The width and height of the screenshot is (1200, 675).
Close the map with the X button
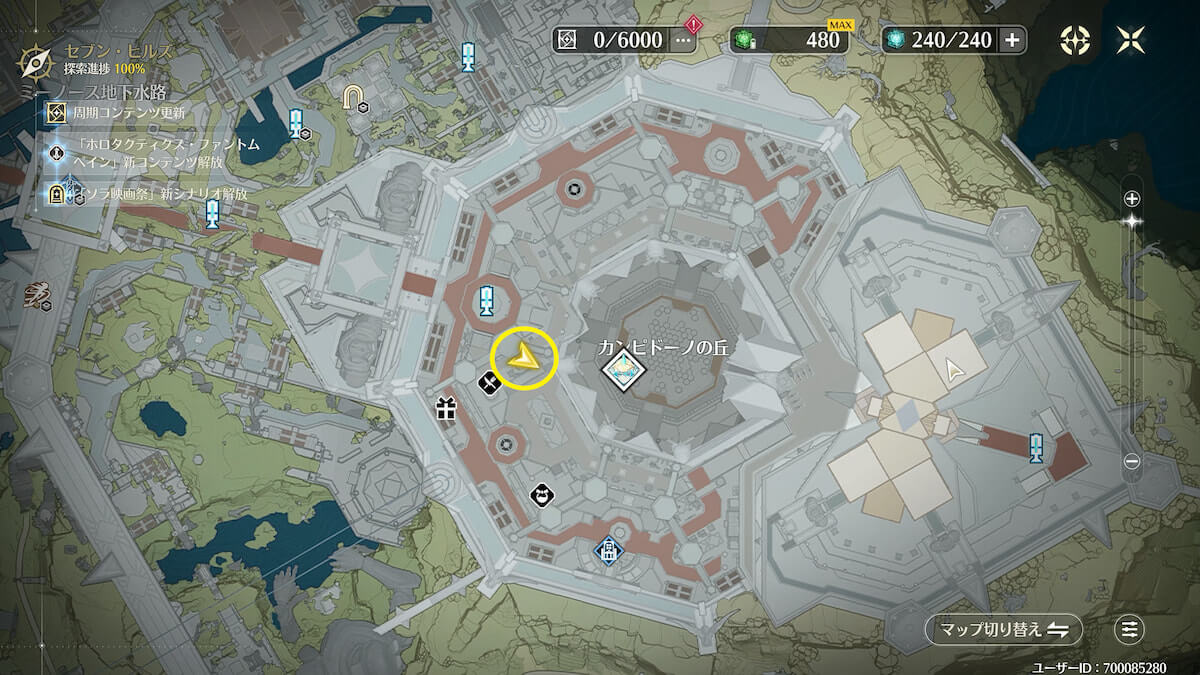pos(1132,40)
